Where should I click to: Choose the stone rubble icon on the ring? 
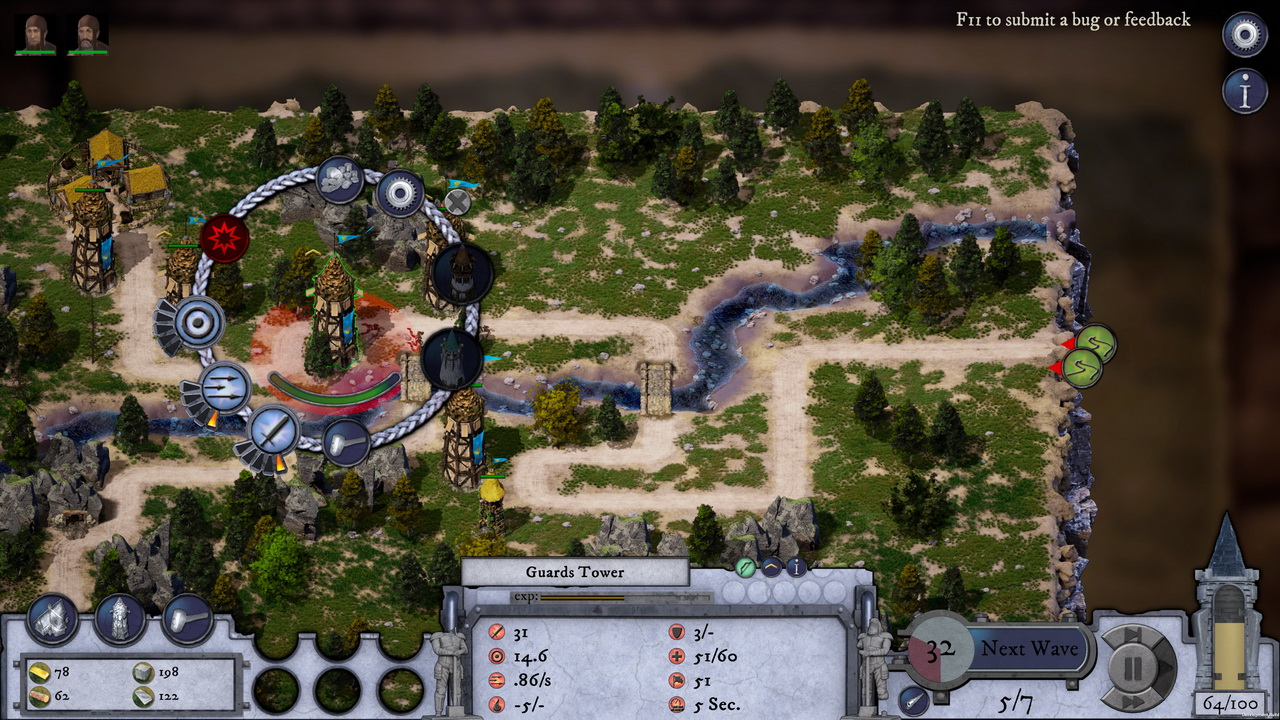click(340, 180)
